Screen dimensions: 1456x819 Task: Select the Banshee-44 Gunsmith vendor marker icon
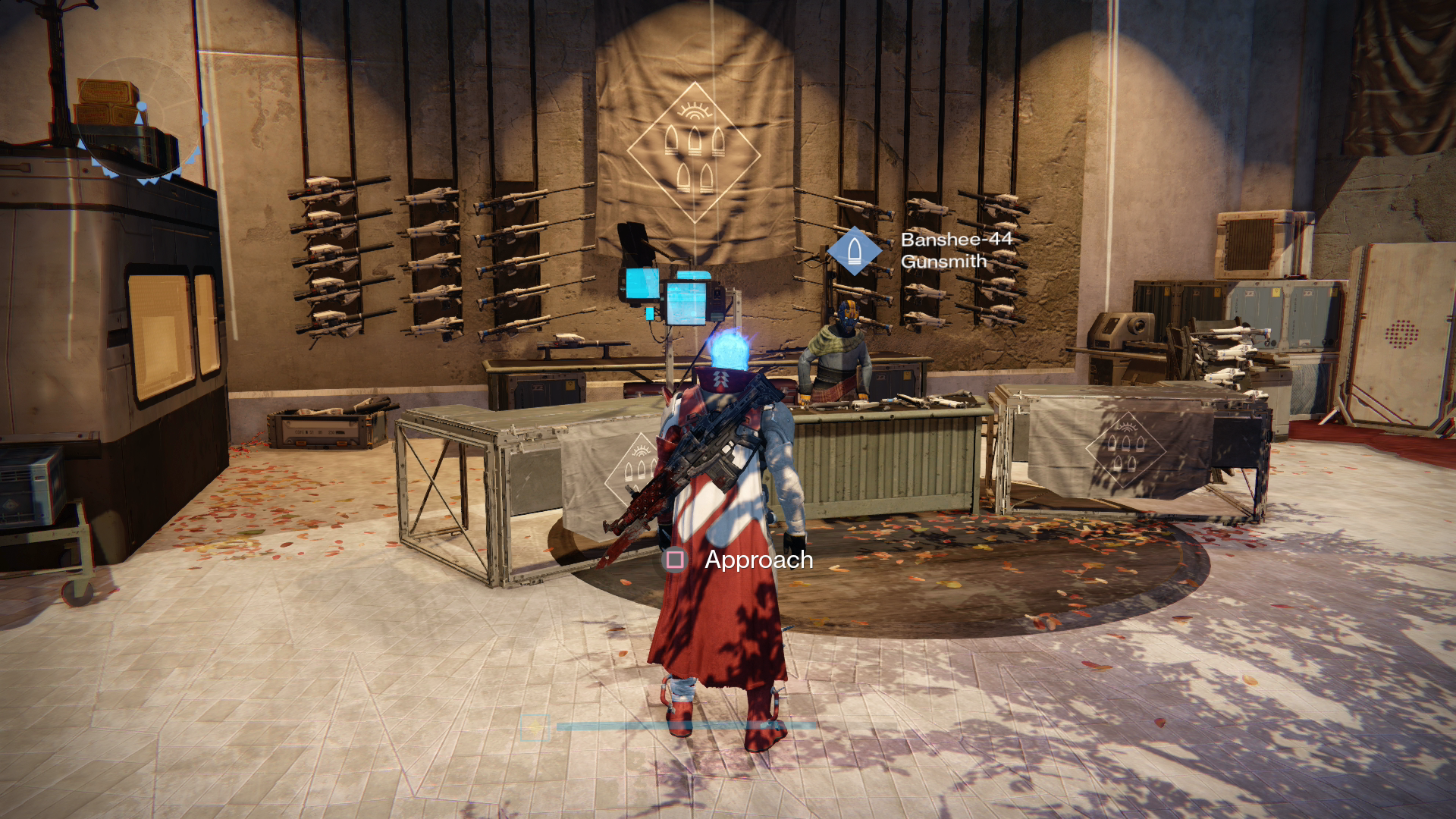pos(854,250)
